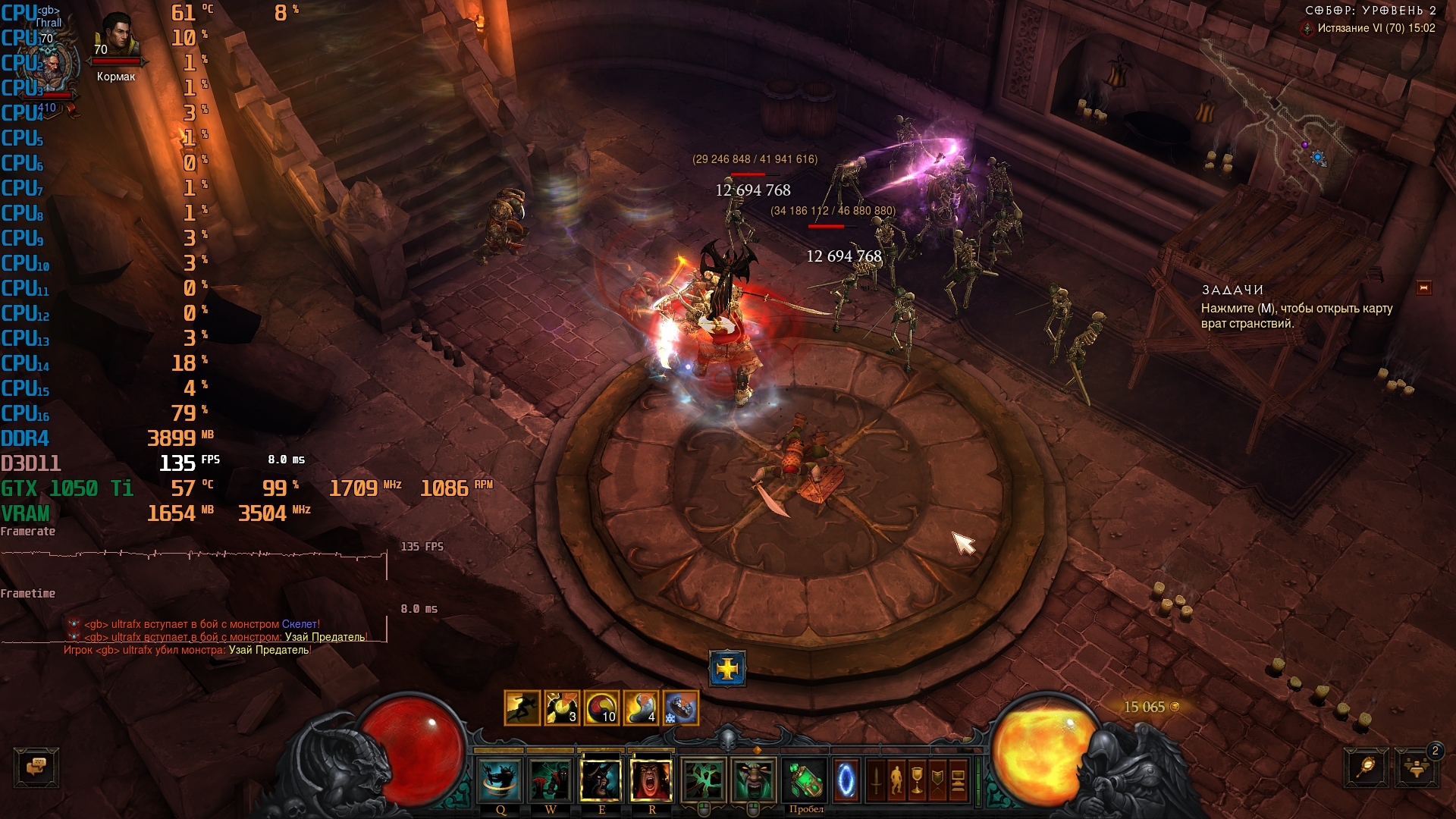Open the skills menu with sword icon
The image size is (1456, 819).
click(876, 780)
